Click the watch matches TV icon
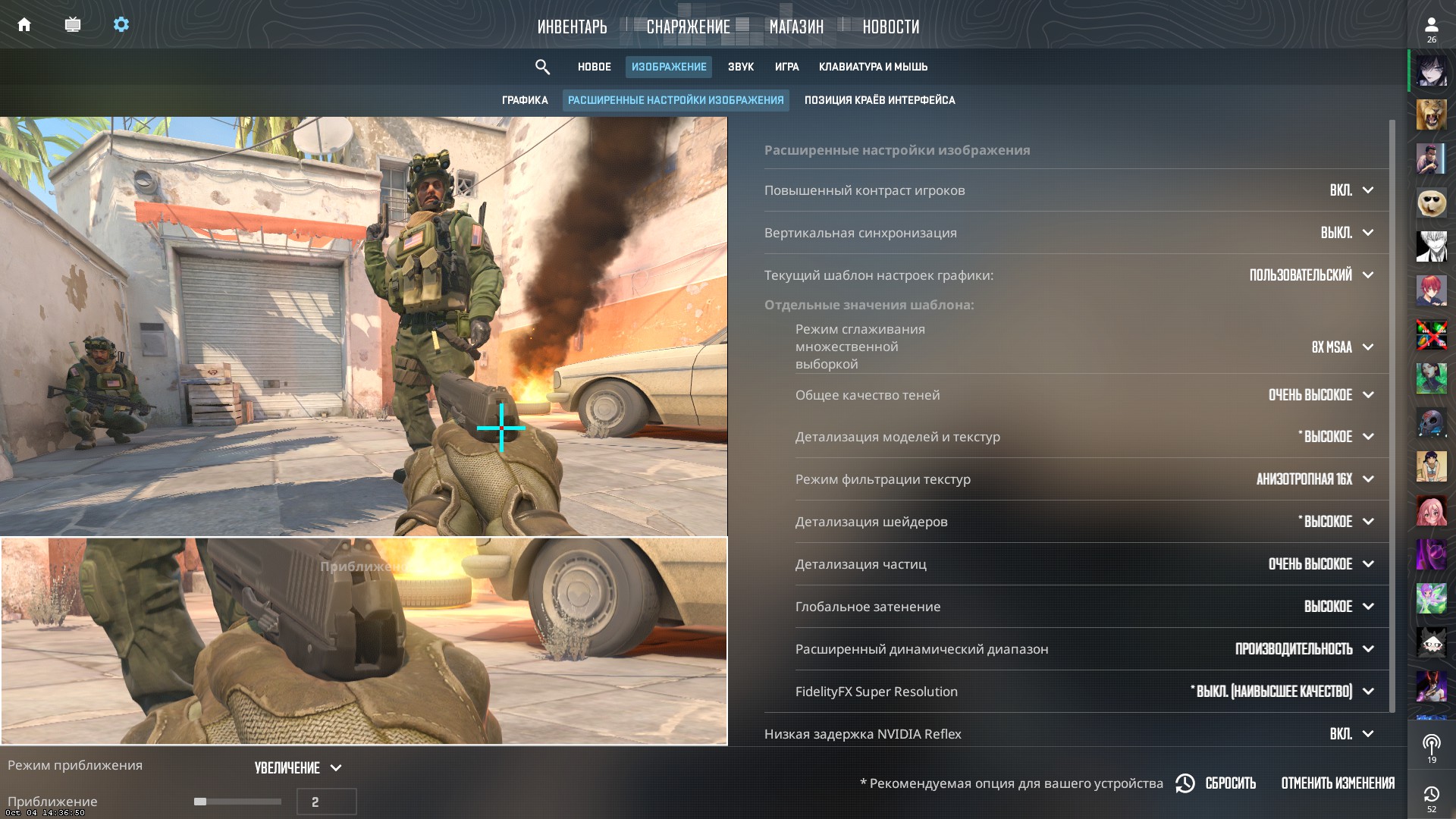The width and height of the screenshot is (1456, 819). coord(73,24)
